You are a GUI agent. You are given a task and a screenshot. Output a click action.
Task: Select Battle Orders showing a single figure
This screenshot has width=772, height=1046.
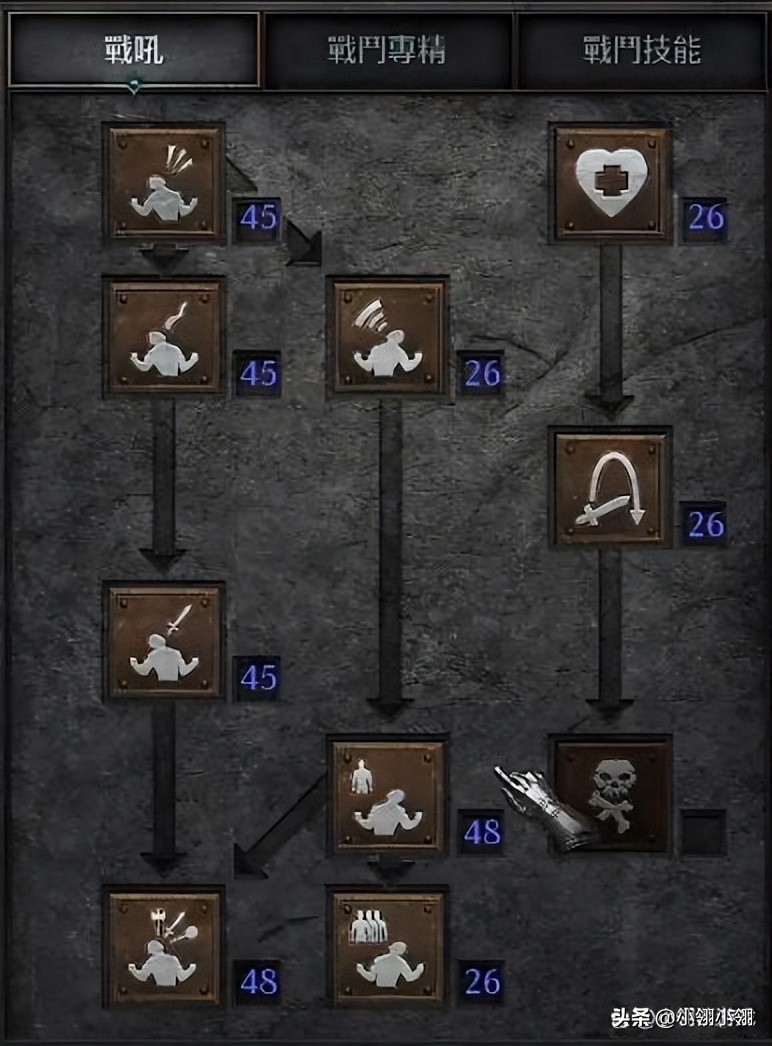point(388,796)
